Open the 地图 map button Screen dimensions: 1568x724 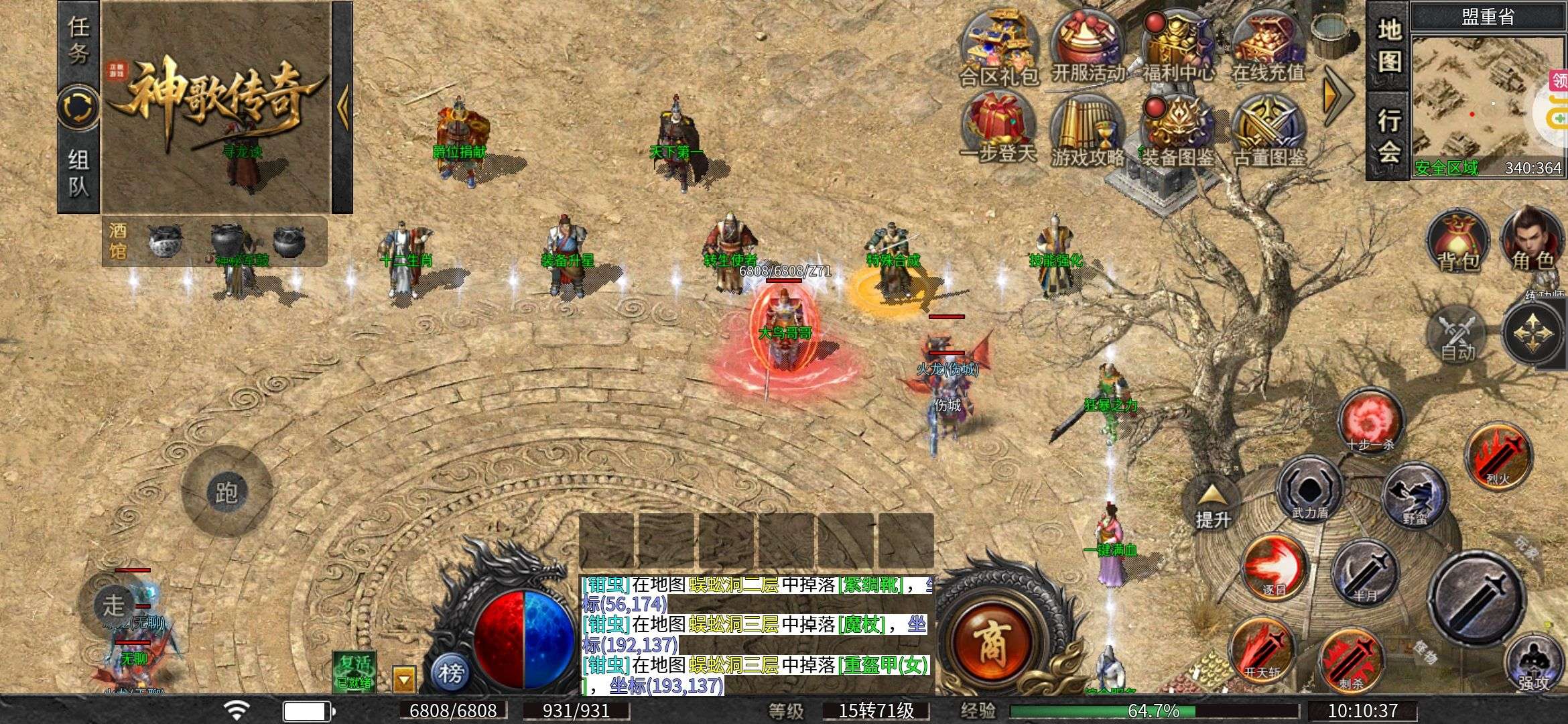point(1388,46)
